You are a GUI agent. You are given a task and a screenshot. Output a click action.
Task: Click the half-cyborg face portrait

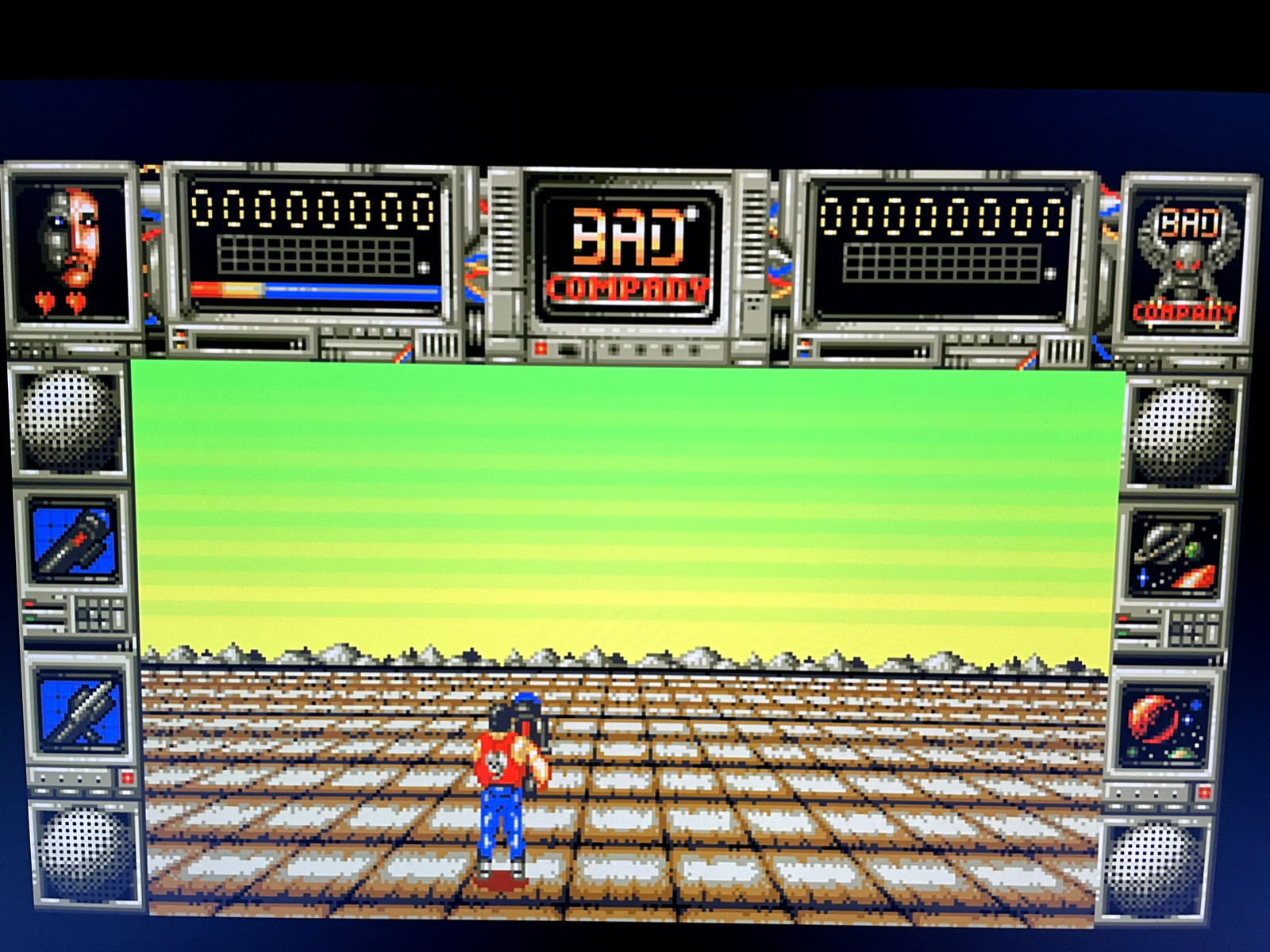tap(71, 246)
